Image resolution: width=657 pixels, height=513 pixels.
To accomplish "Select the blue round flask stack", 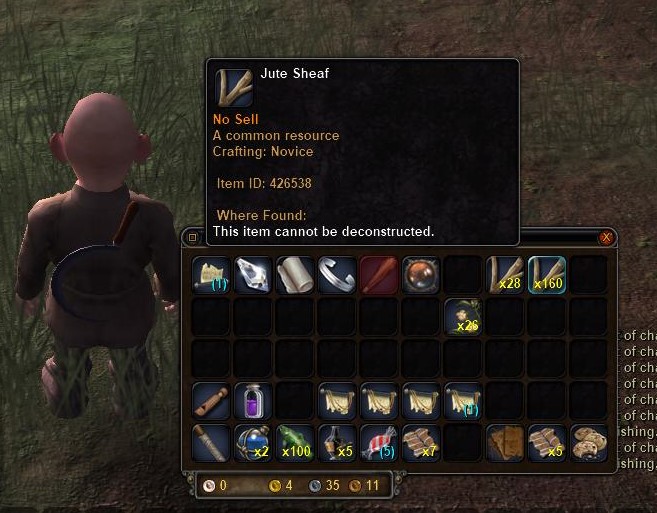I will tap(253, 442).
